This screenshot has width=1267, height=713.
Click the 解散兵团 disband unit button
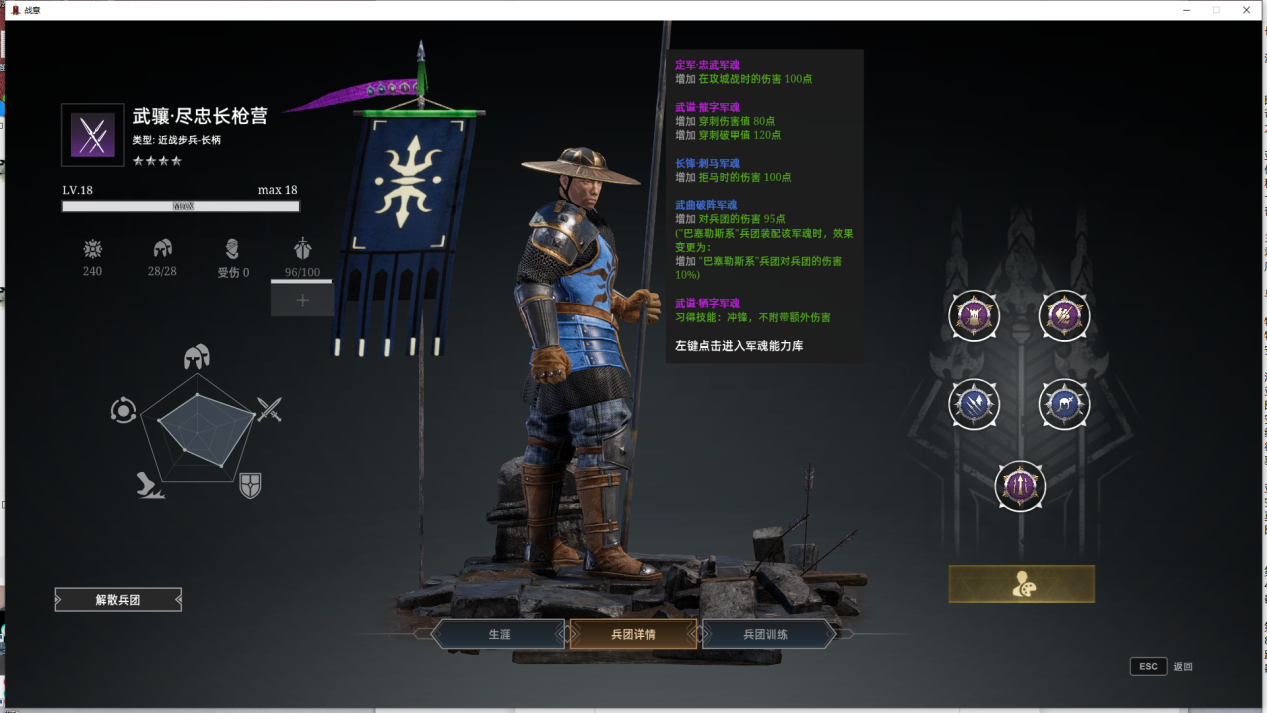(118, 600)
